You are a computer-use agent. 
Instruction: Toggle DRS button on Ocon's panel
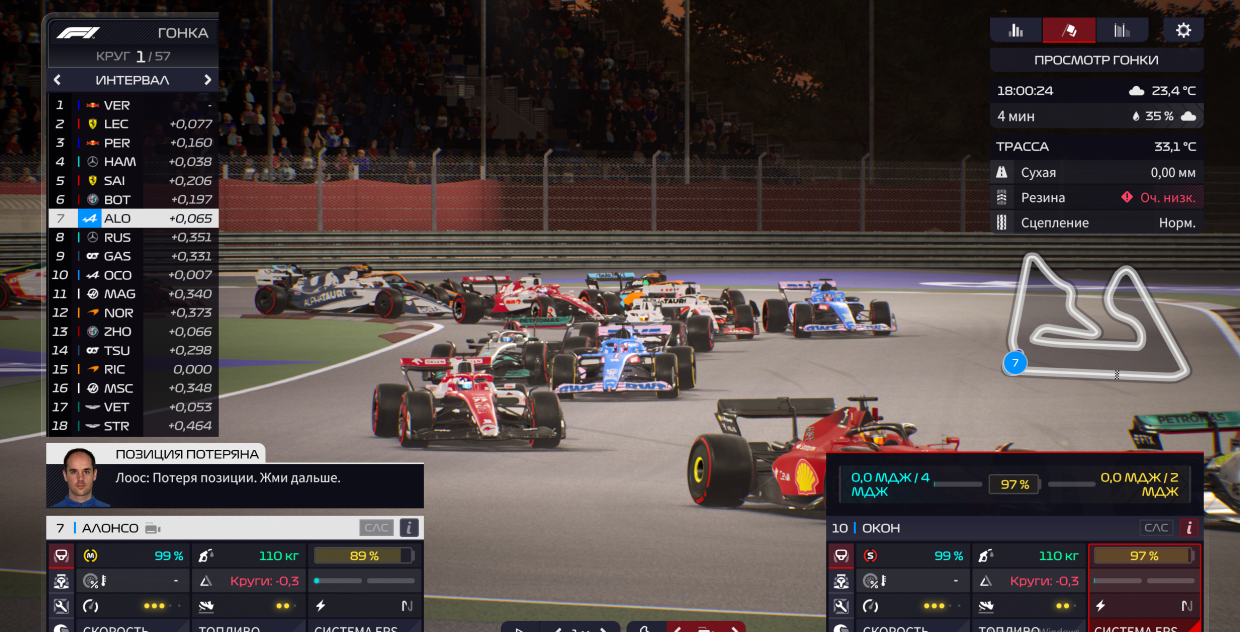pyautogui.click(x=1155, y=528)
